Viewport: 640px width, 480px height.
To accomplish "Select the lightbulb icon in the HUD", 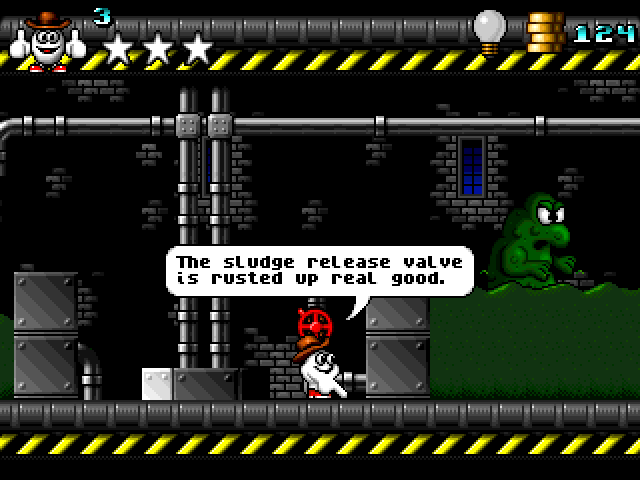I will click(489, 32).
